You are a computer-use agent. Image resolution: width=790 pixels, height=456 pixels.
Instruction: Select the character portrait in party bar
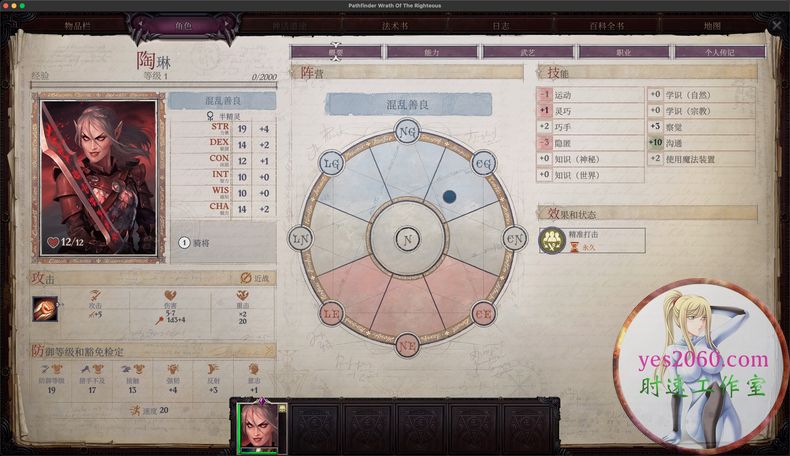(x=260, y=428)
